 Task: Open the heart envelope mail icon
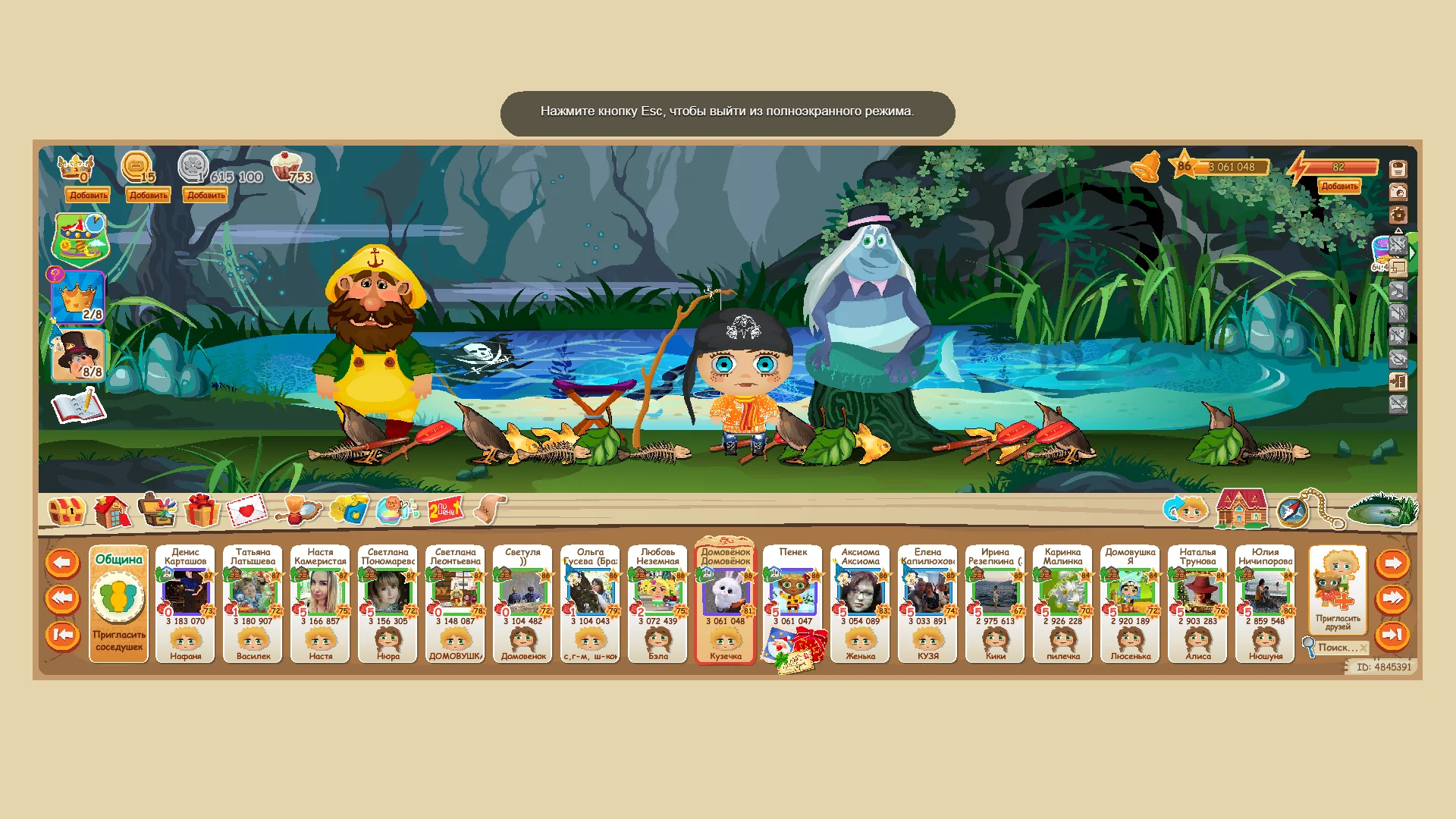(x=246, y=511)
